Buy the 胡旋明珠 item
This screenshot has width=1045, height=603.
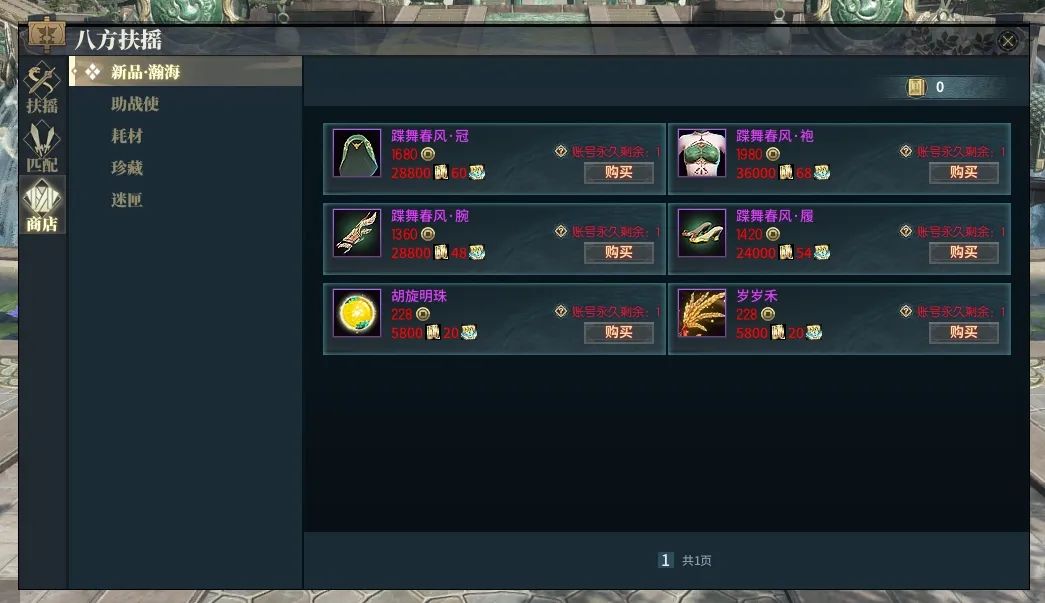pyautogui.click(x=619, y=332)
